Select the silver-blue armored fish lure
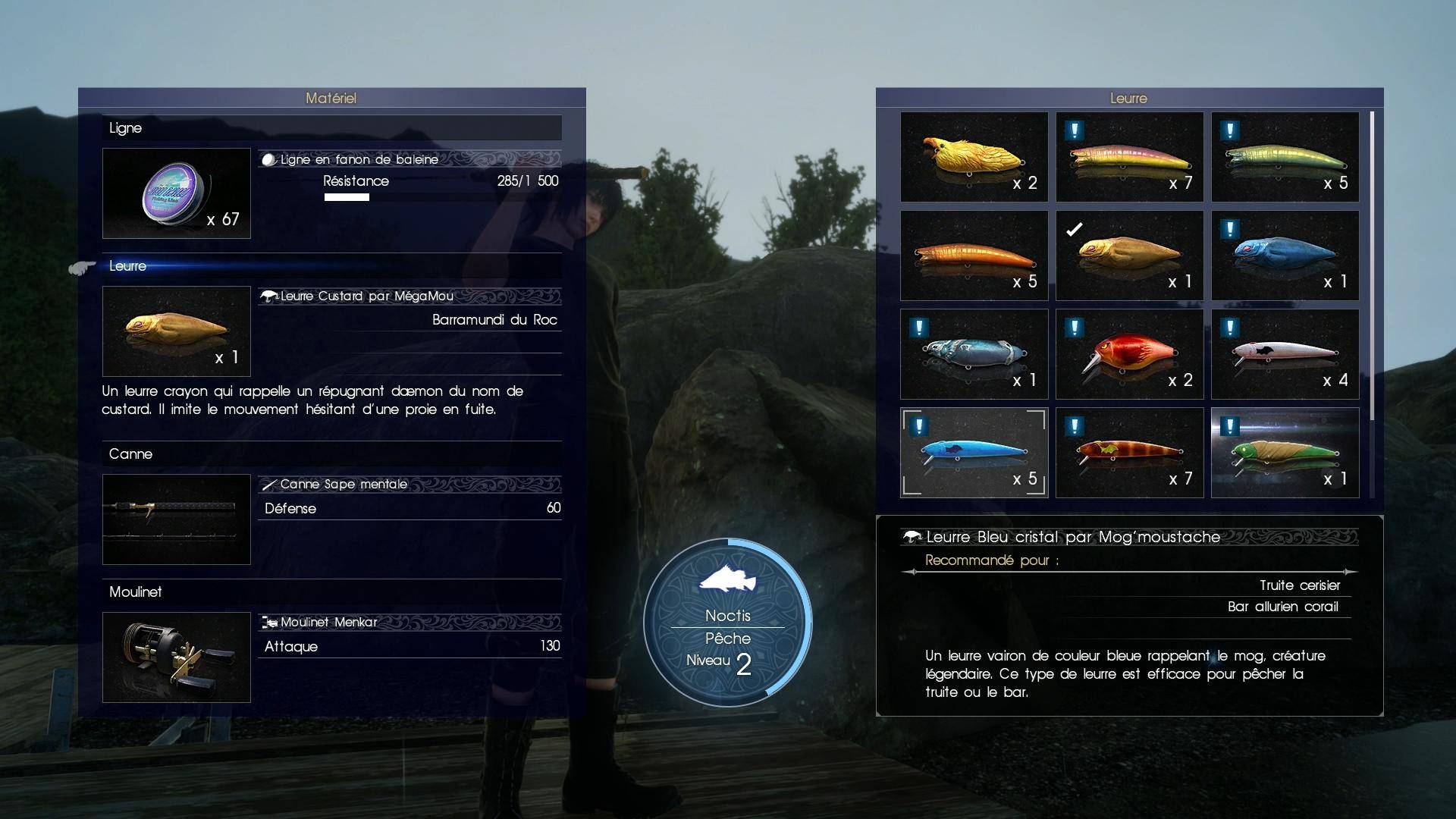Viewport: 1456px width, 819px height. 974,354
